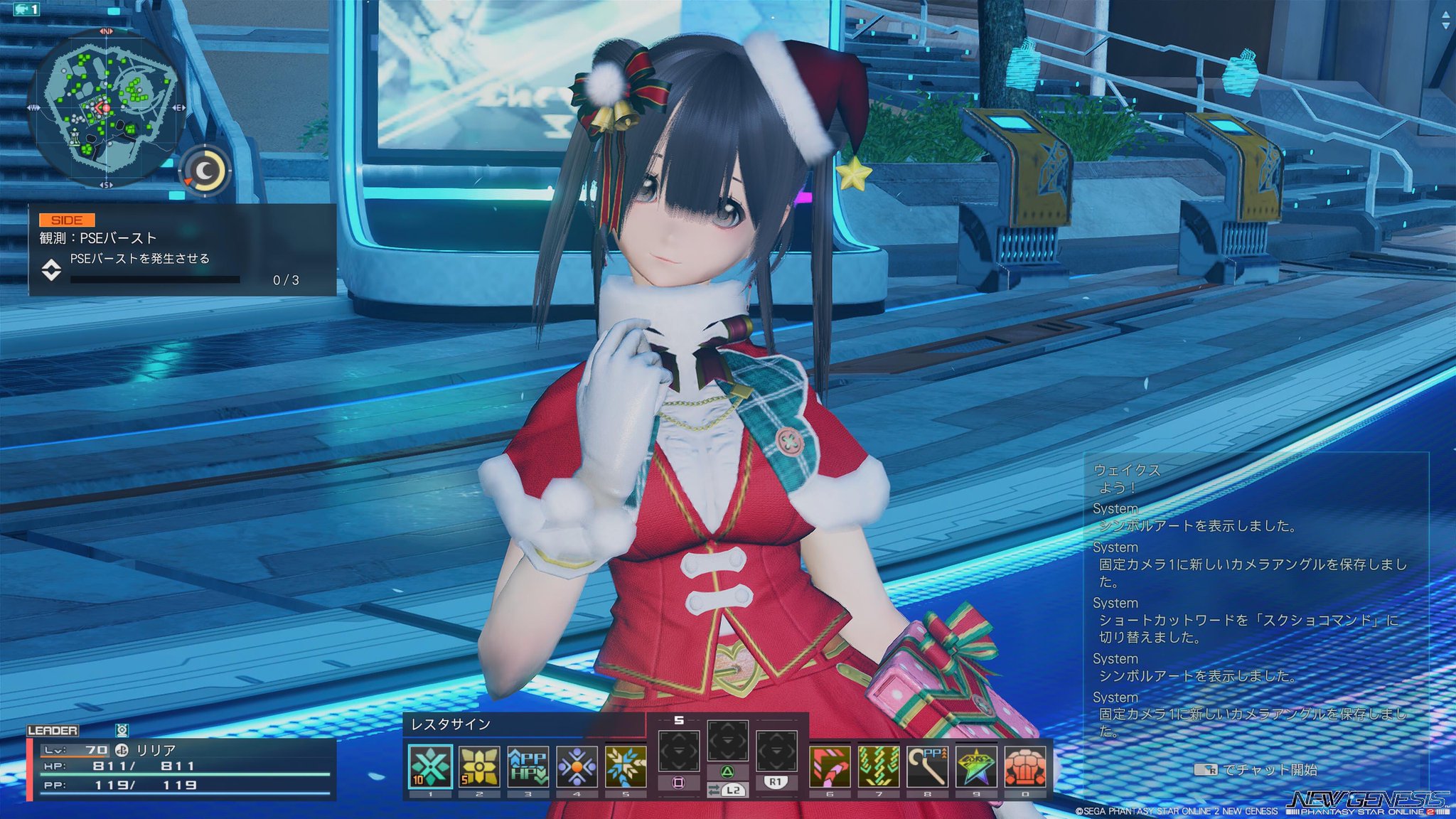Click the day/night cycle moon indicator
The image size is (1456, 819).
[205, 169]
